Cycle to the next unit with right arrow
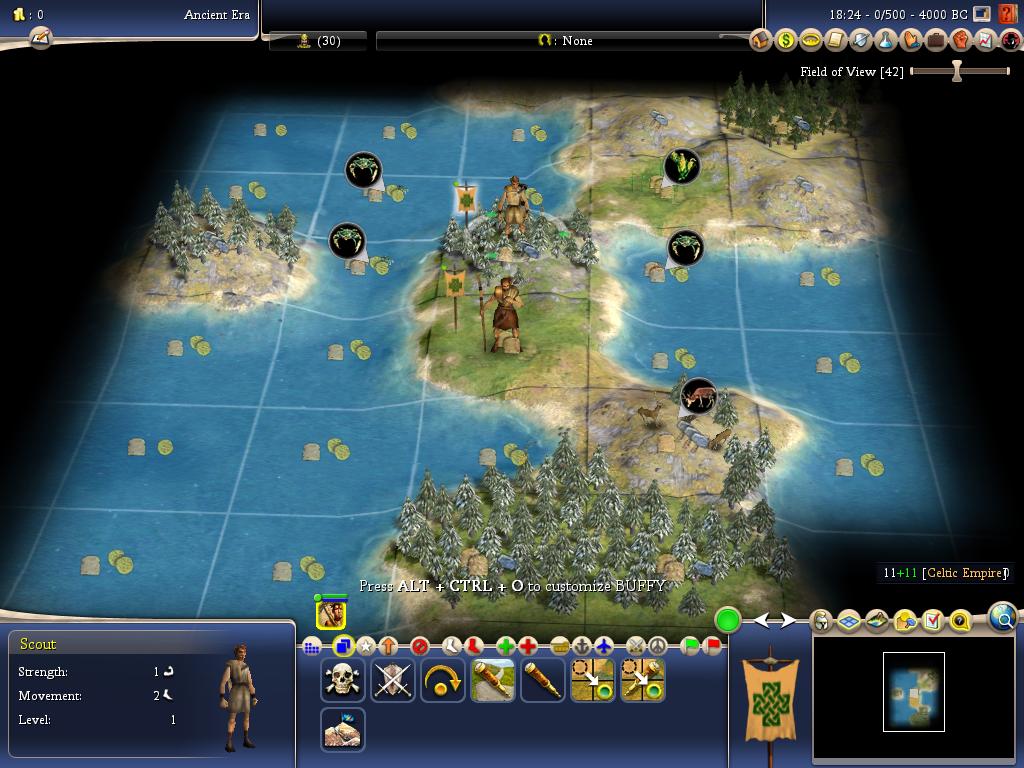The width and height of the screenshot is (1024, 768). pos(789,621)
